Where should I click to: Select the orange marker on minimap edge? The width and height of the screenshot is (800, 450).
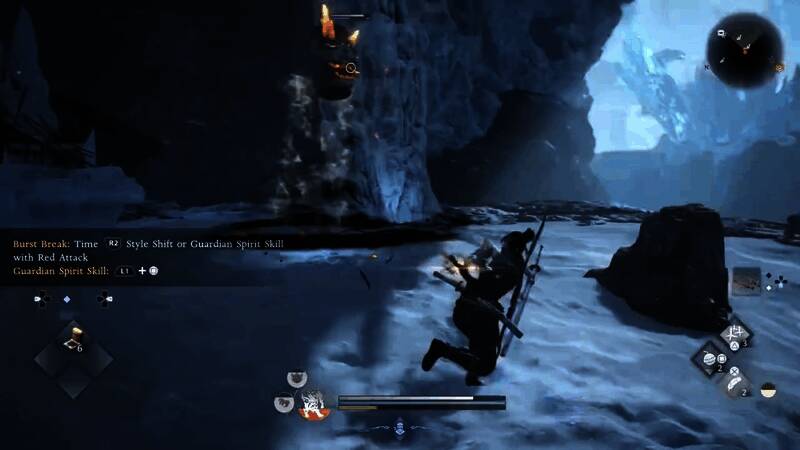[x=779, y=67]
